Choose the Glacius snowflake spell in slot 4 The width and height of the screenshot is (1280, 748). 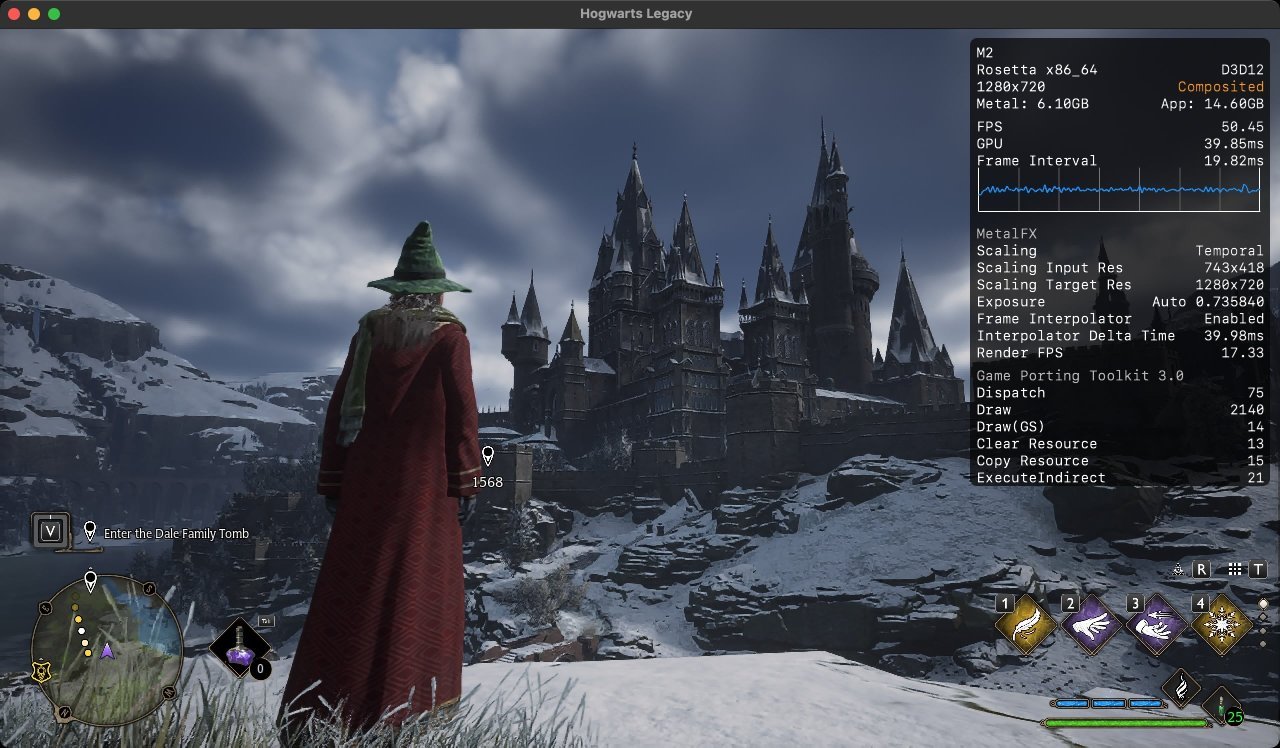point(1221,626)
